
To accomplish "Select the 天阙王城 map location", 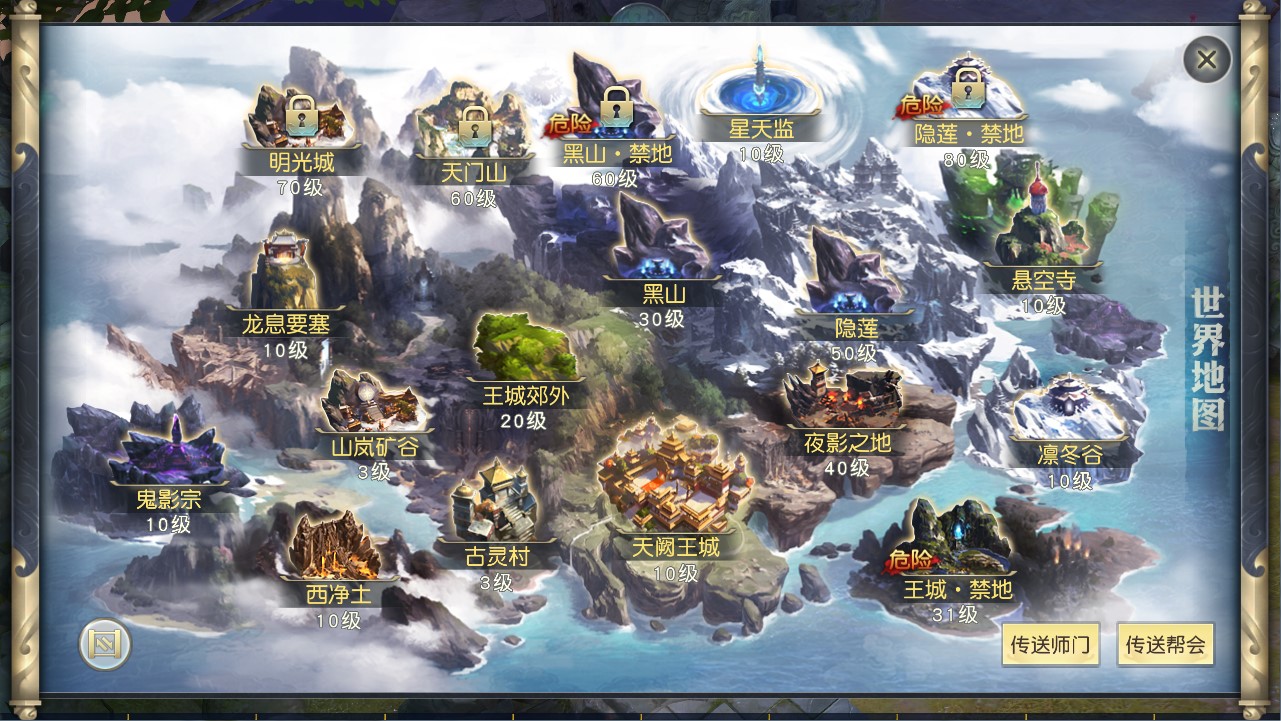I will click(675, 500).
